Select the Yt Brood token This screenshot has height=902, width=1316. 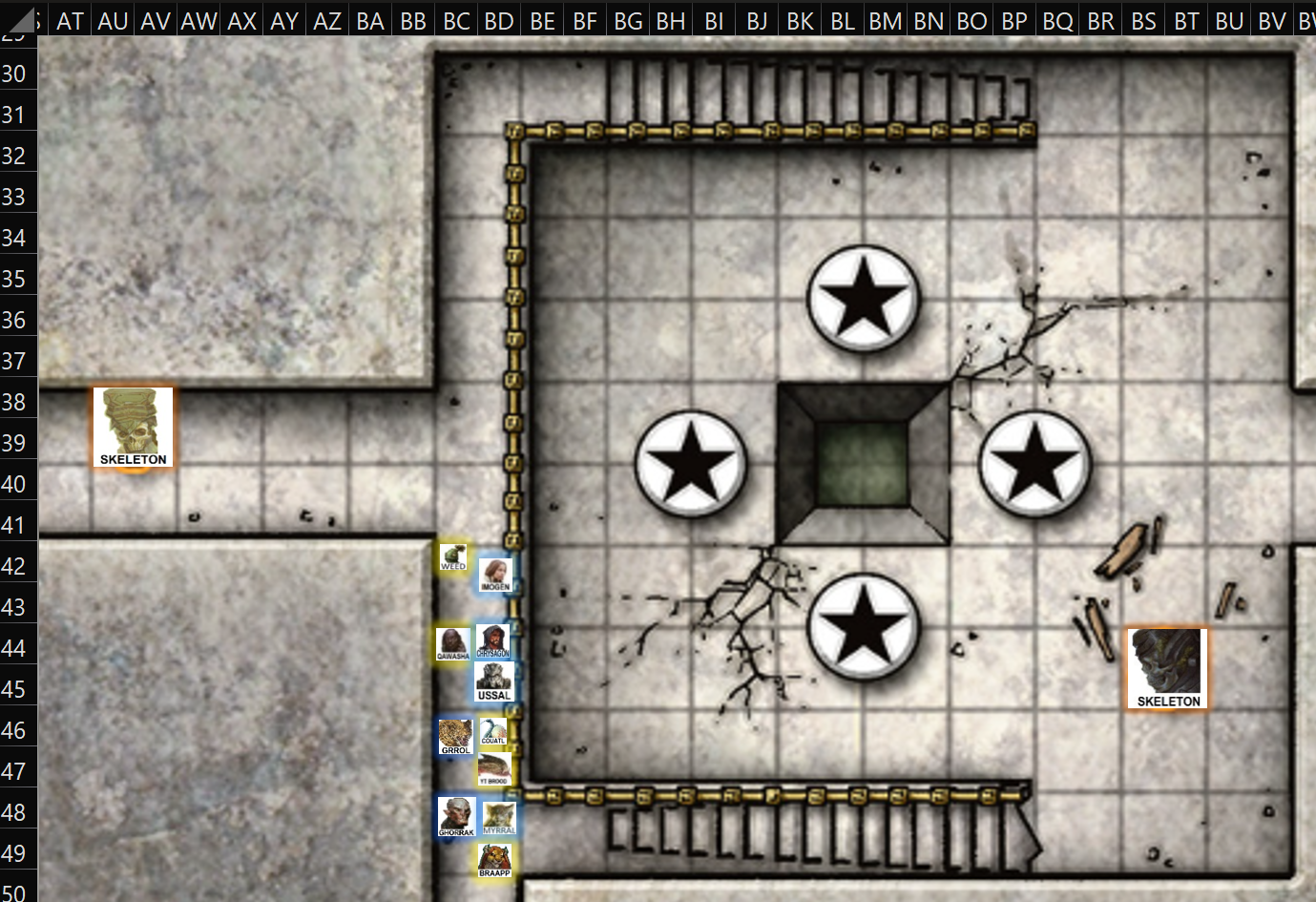coord(494,768)
